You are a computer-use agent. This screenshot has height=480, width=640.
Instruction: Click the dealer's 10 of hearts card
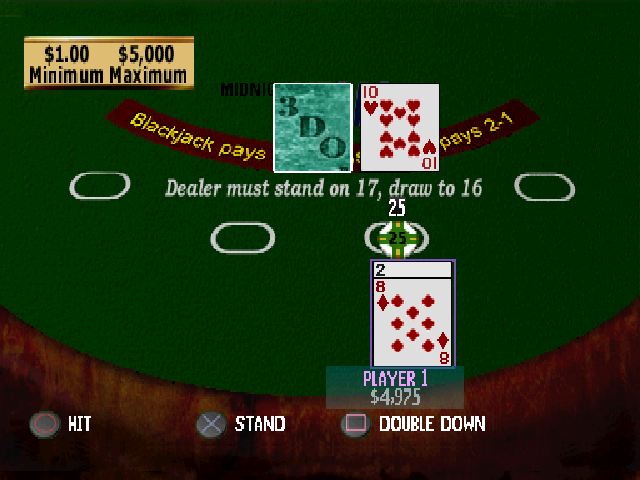[x=399, y=127]
